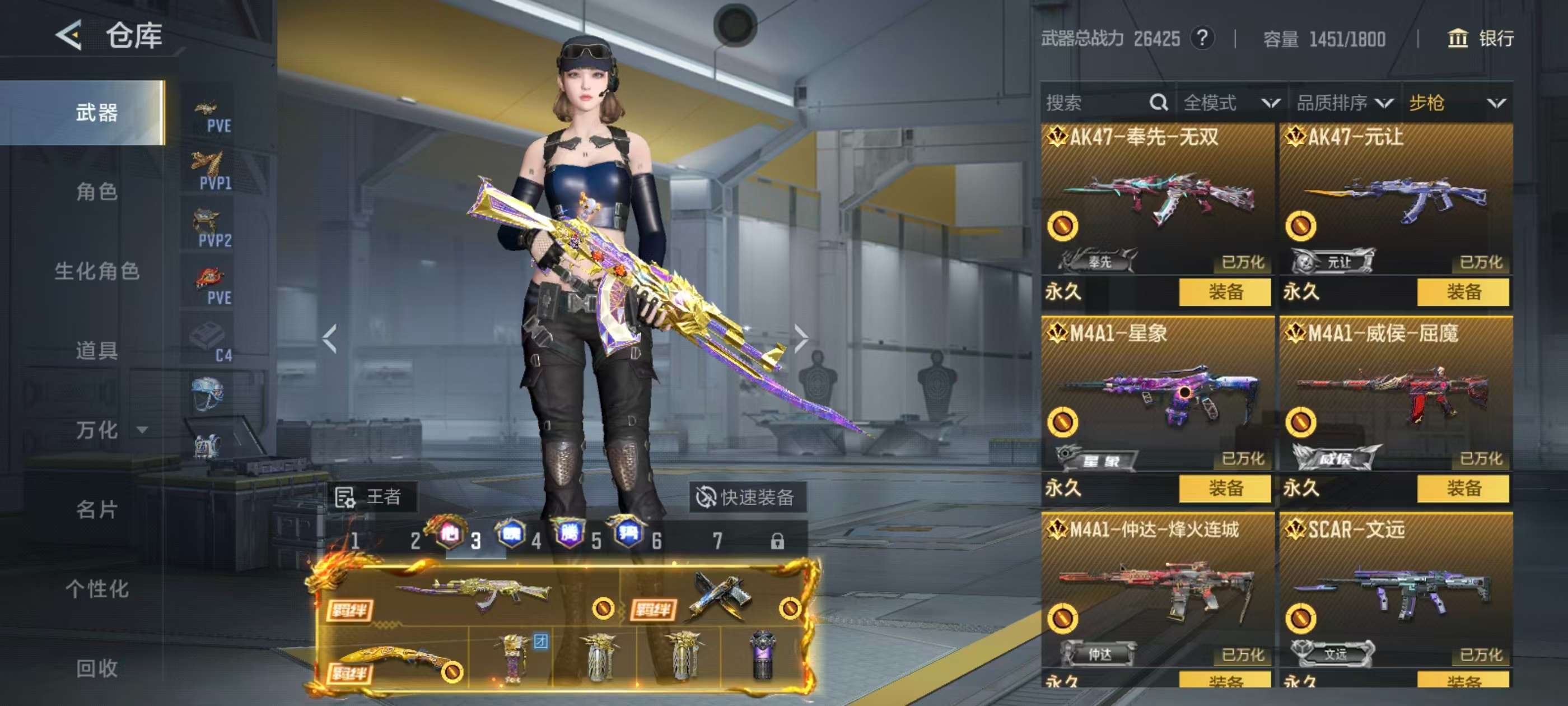Show the weapon power help tooltip

1202,39
